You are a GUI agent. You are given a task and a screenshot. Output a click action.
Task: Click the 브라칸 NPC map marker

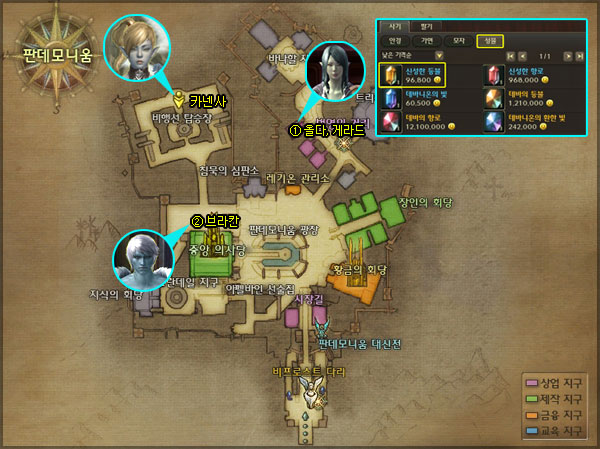[x=197, y=222]
